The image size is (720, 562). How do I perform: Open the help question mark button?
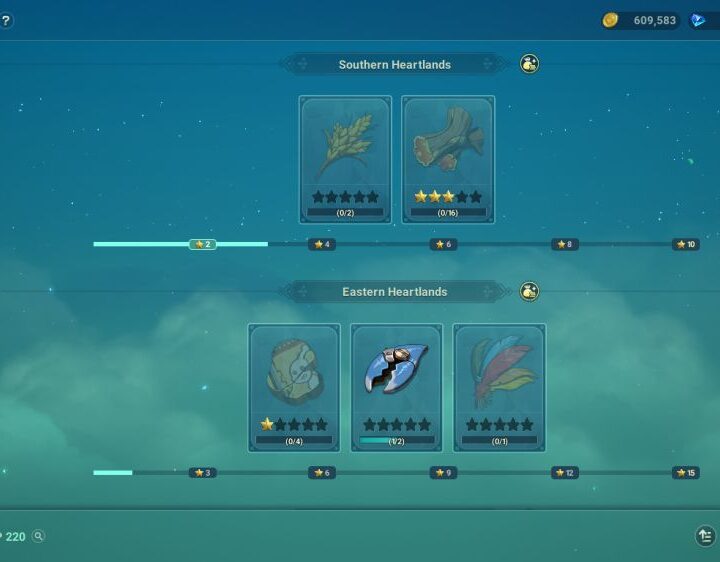tap(6, 20)
